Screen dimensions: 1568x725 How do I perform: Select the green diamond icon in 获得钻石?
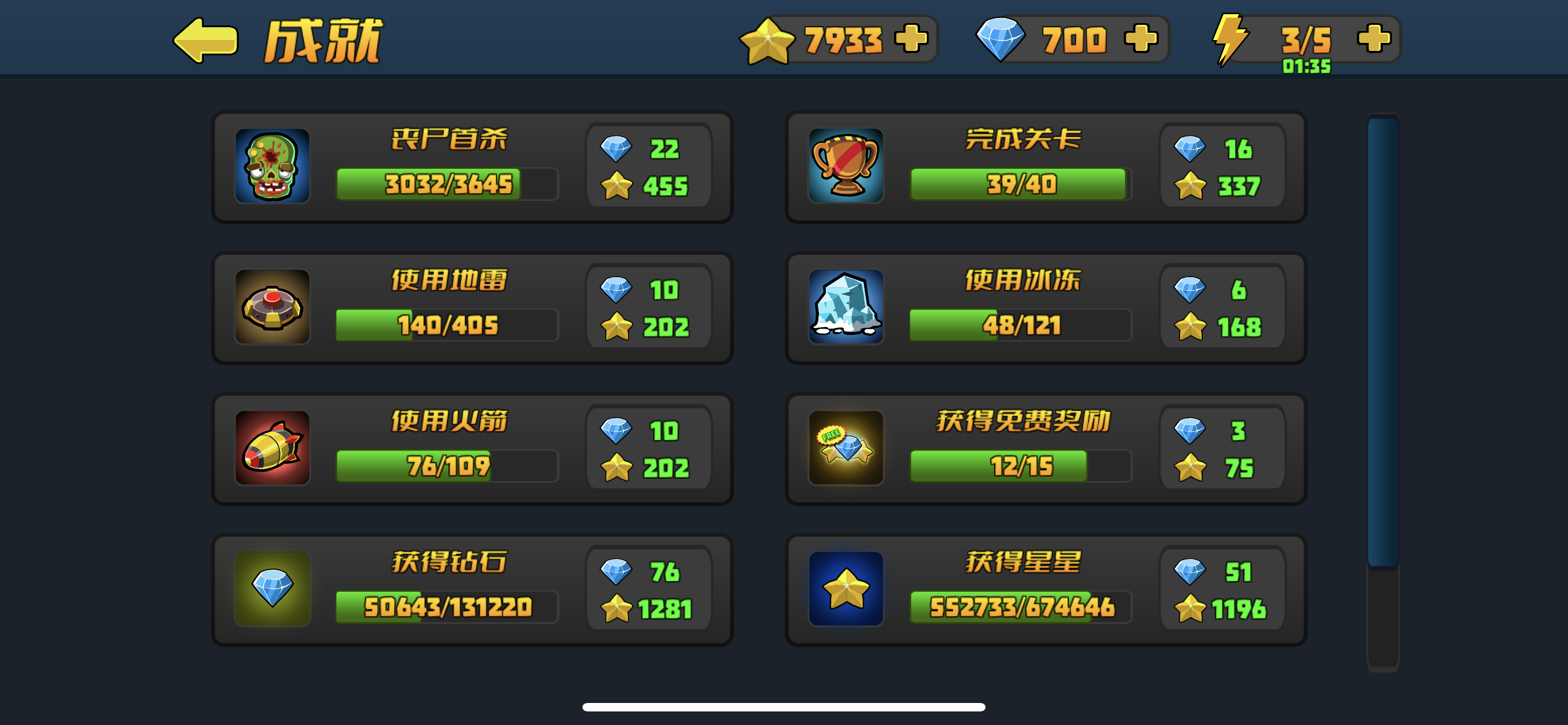tap(272, 589)
